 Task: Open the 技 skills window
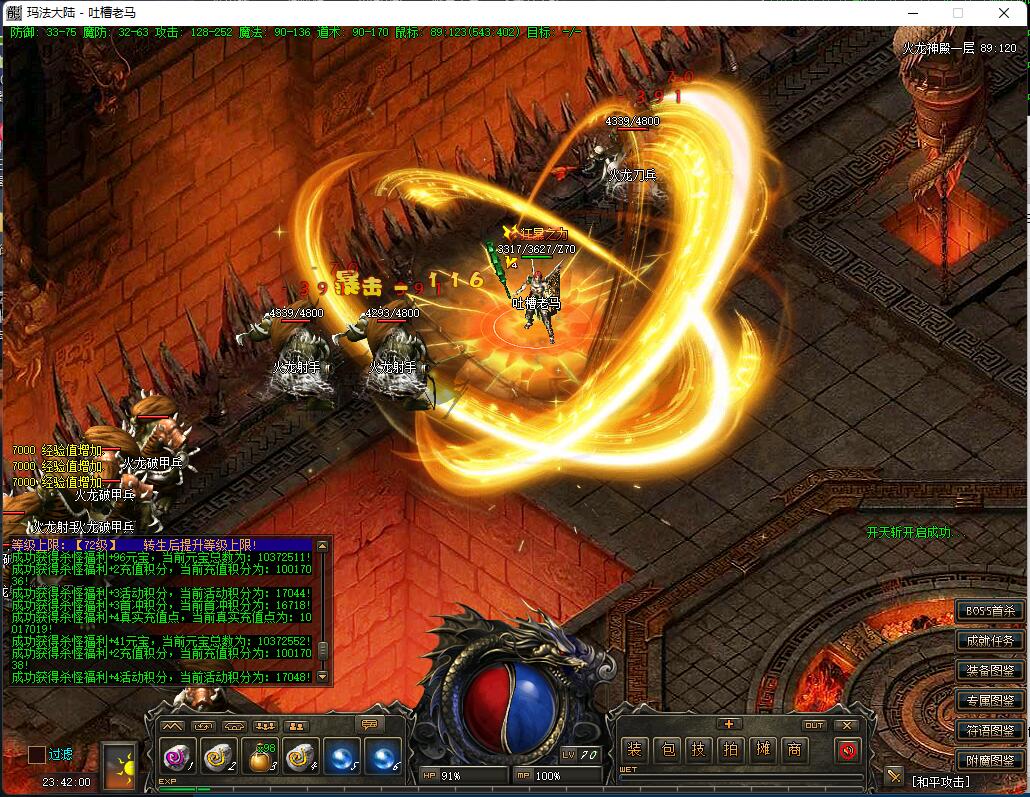[x=699, y=749]
